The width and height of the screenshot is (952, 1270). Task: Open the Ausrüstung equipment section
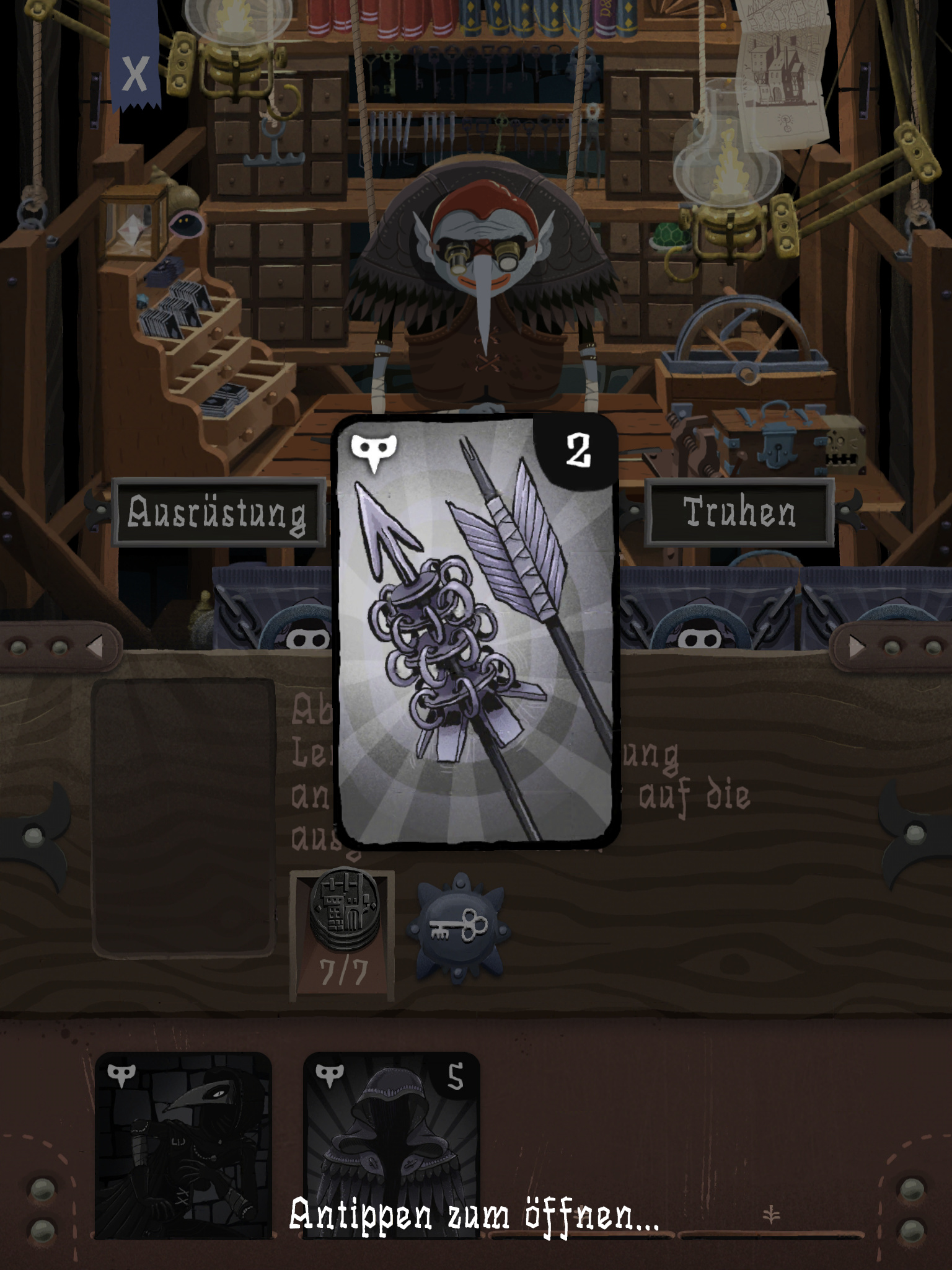(x=218, y=513)
